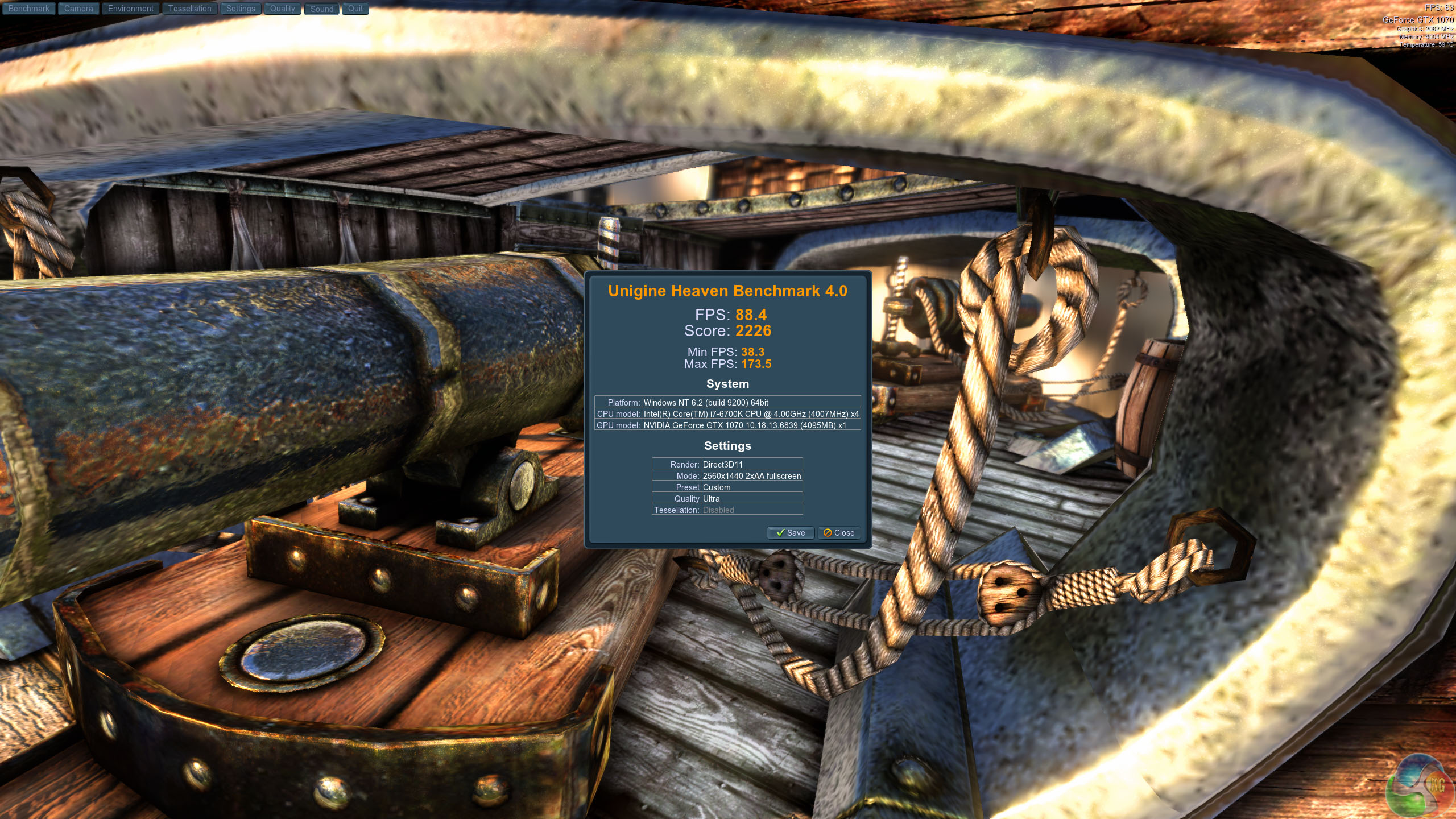Close the benchmark results dialog
The width and height of the screenshot is (1456, 819).
[838, 533]
